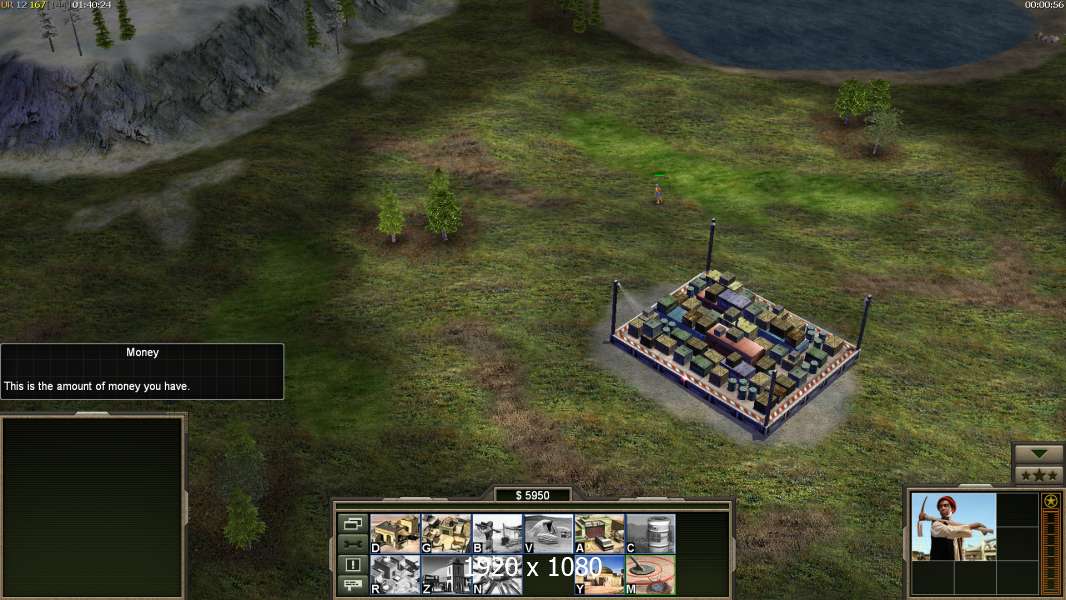Build the tunnel mound icon labeled V
The height and width of the screenshot is (600, 1066).
548,533
